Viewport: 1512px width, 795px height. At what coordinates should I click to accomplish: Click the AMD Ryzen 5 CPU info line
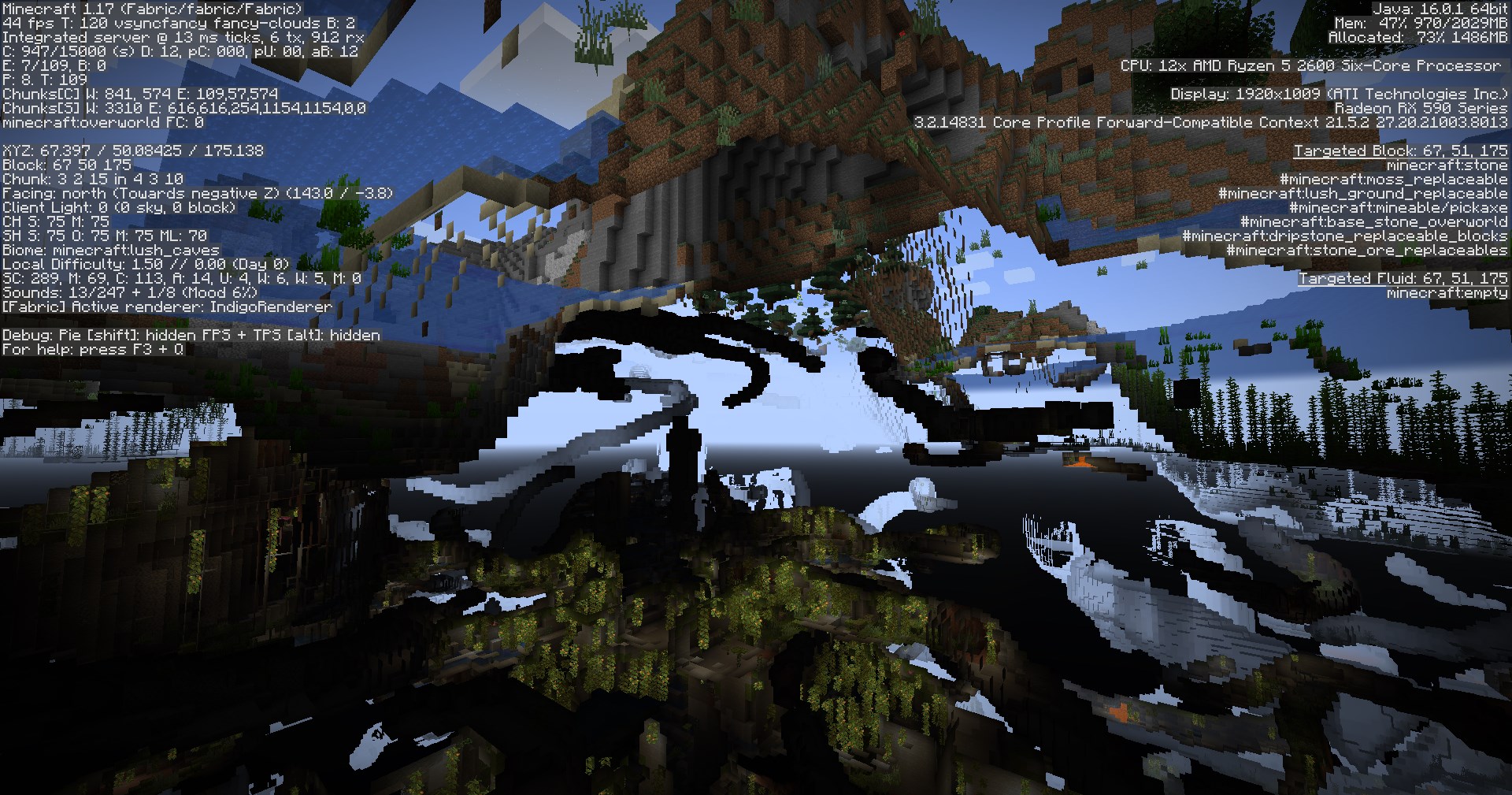[x=1311, y=65]
